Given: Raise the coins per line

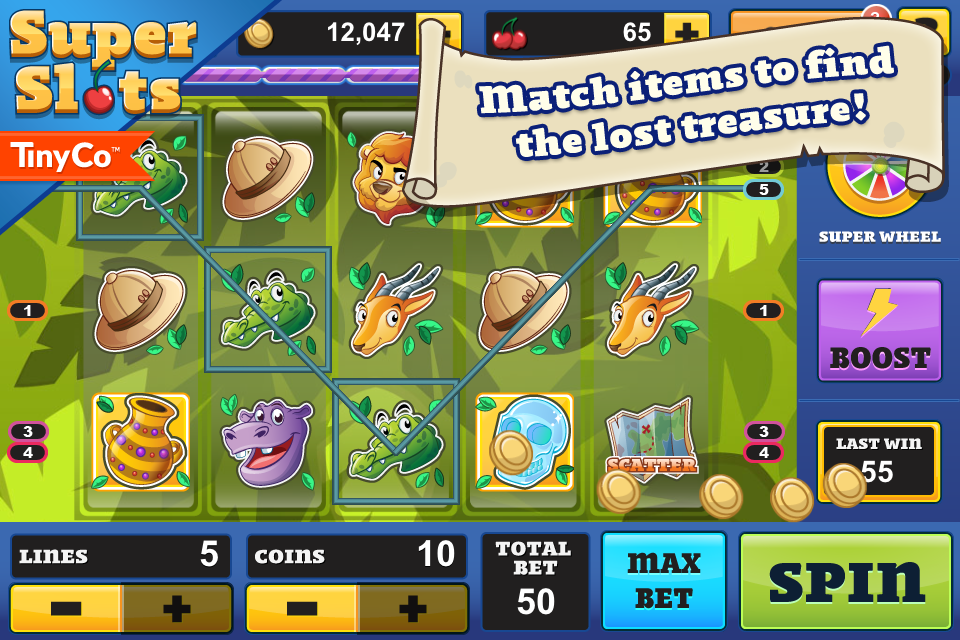Looking at the screenshot, I should coord(412,608).
